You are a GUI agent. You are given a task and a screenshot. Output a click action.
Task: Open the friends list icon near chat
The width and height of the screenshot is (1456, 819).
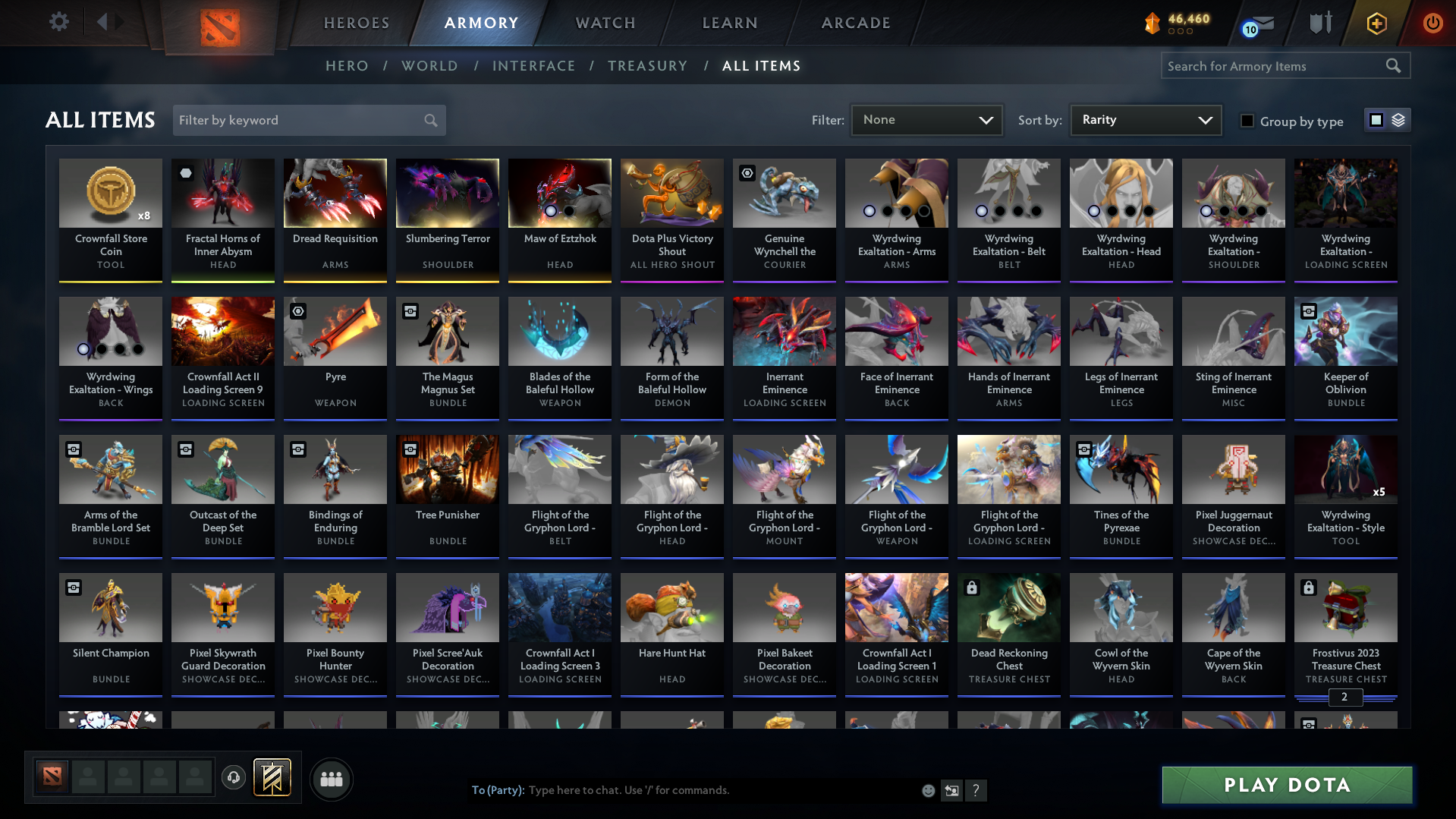coord(331,779)
